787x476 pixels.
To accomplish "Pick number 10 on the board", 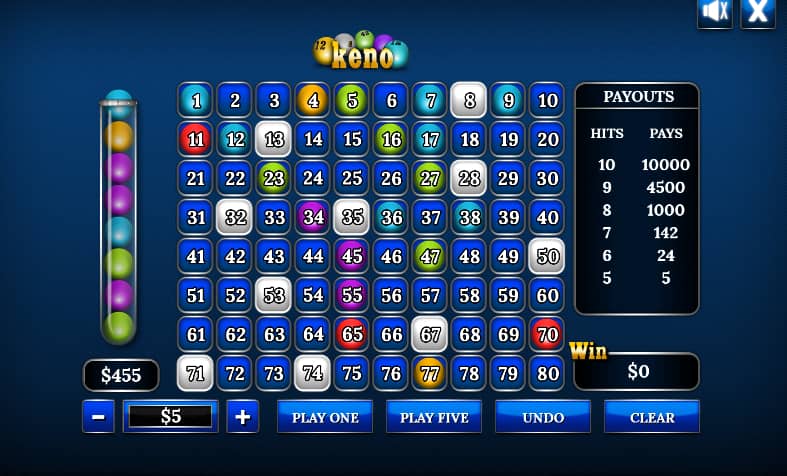I will [547, 100].
